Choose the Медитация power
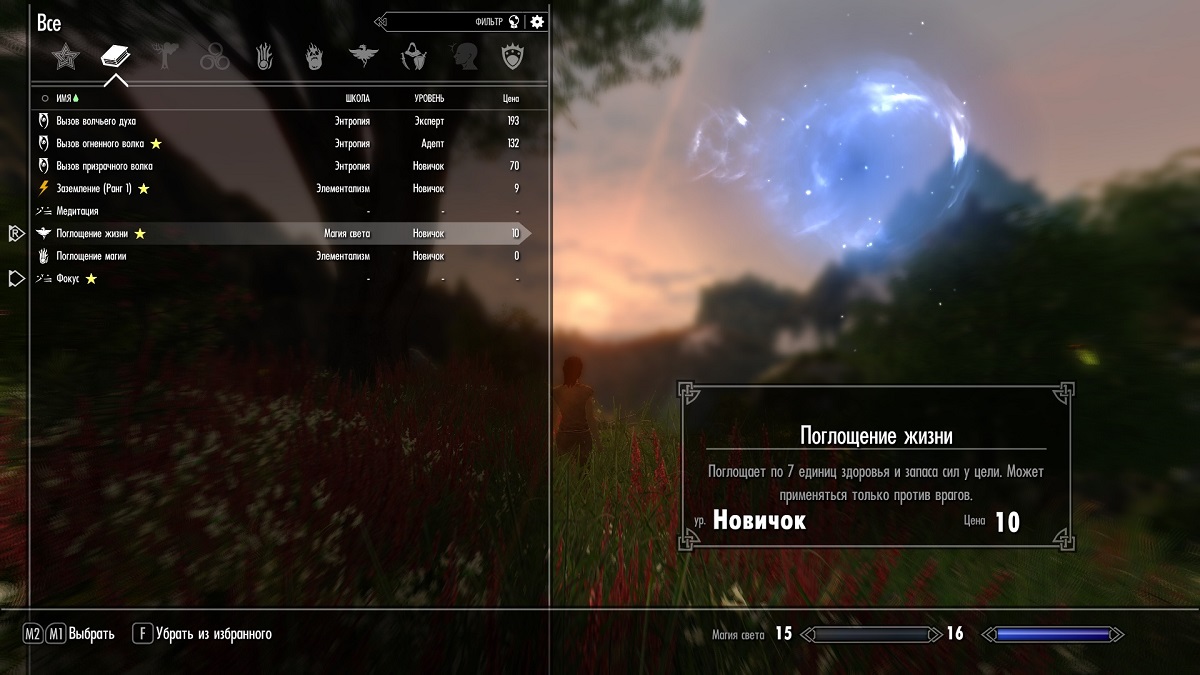The width and height of the screenshot is (1200, 675). click(x=77, y=211)
